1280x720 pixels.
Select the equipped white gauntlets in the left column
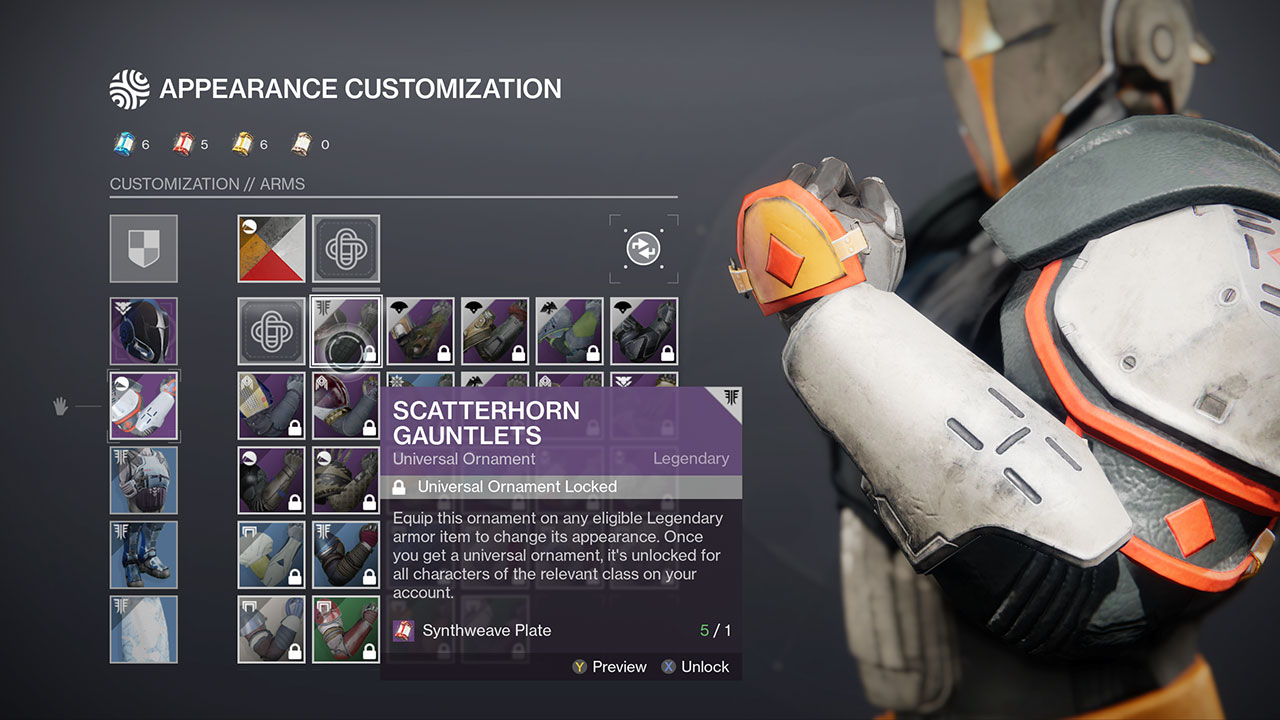[x=143, y=405]
